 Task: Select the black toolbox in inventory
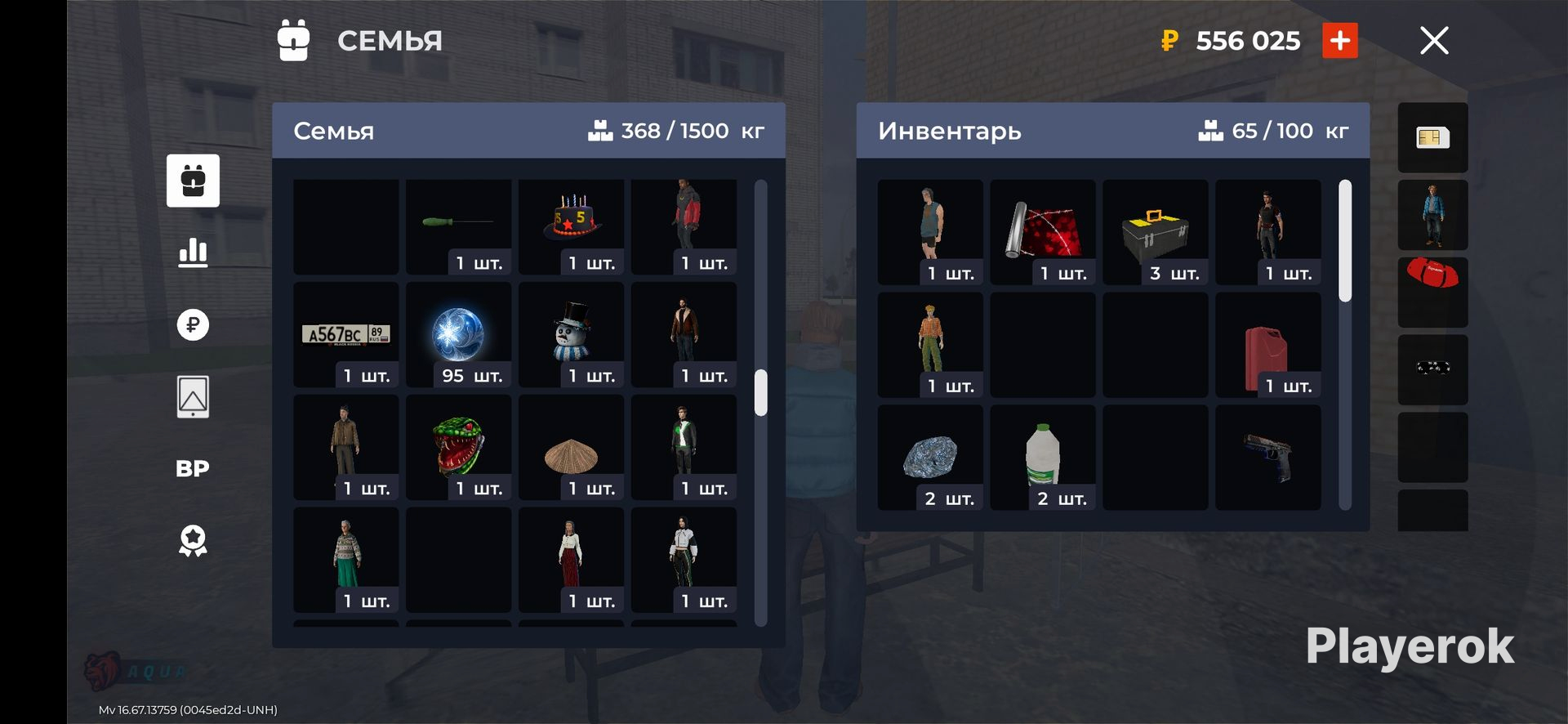1155,233
